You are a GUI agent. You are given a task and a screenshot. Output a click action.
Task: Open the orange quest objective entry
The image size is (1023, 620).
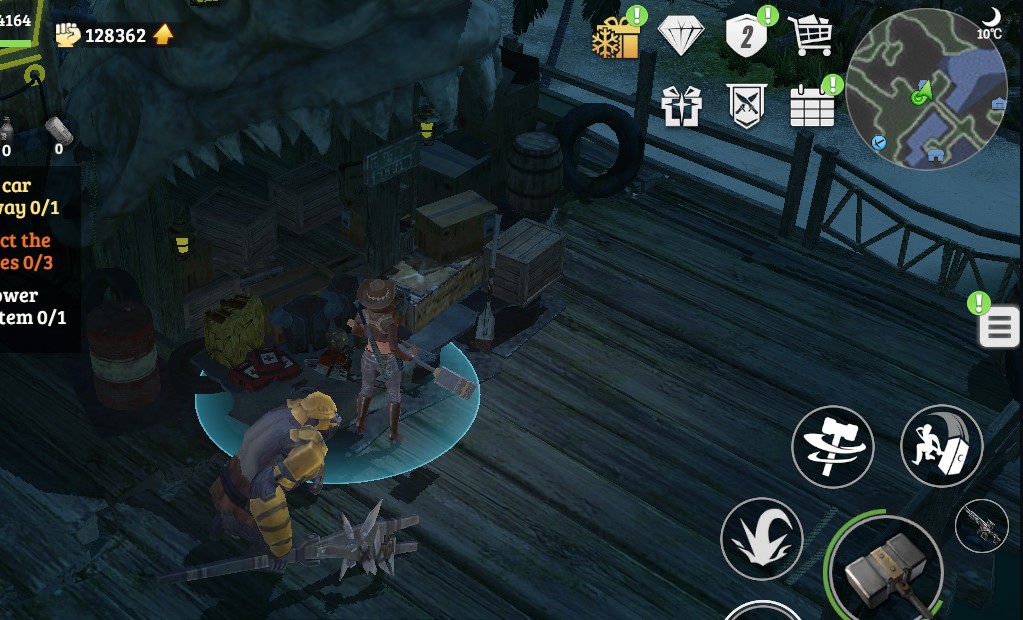coord(28,251)
